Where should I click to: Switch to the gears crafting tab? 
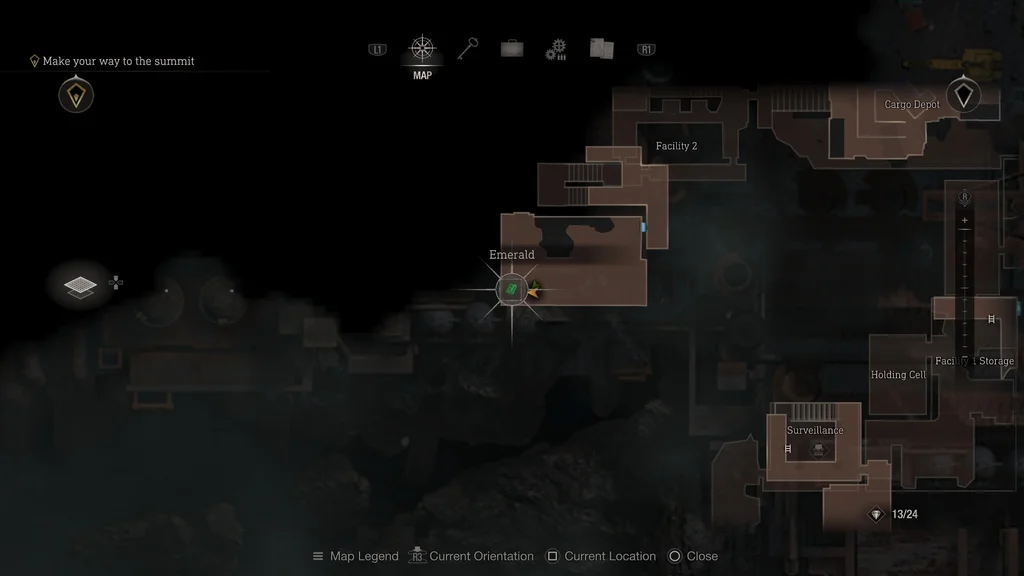556,50
